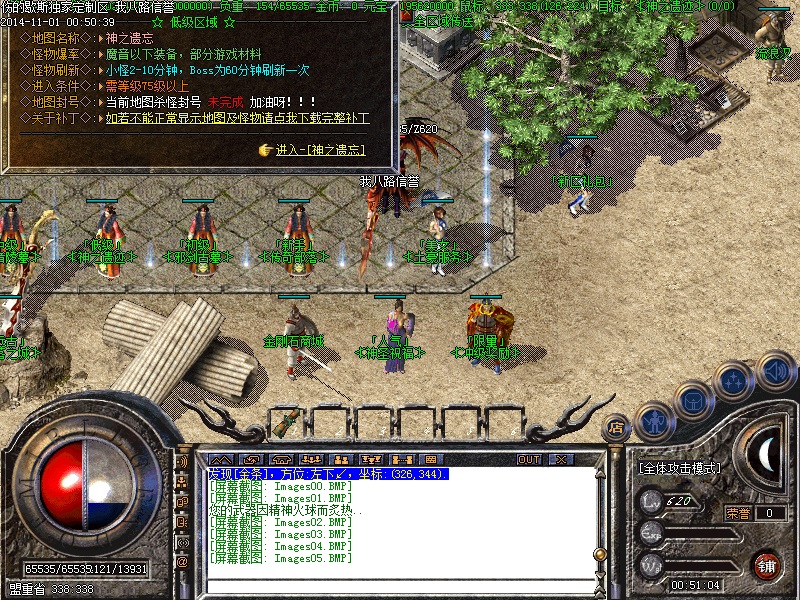Click the patch download link in the dialog
Image resolution: width=800 pixels, height=600 pixels.
[237, 118]
